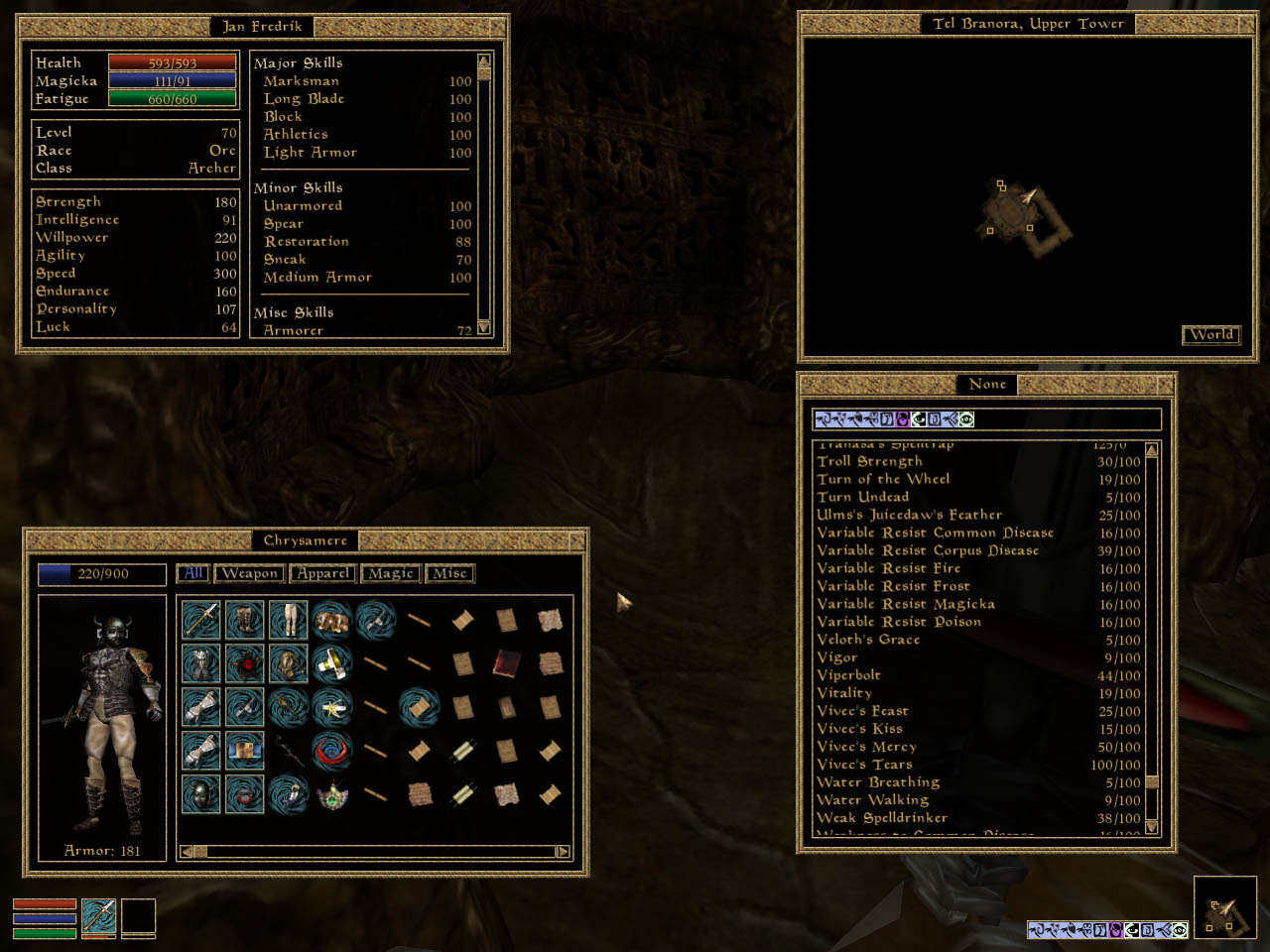Select Vivec's Tears from spell list
The image size is (1270, 952).
click(x=864, y=765)
